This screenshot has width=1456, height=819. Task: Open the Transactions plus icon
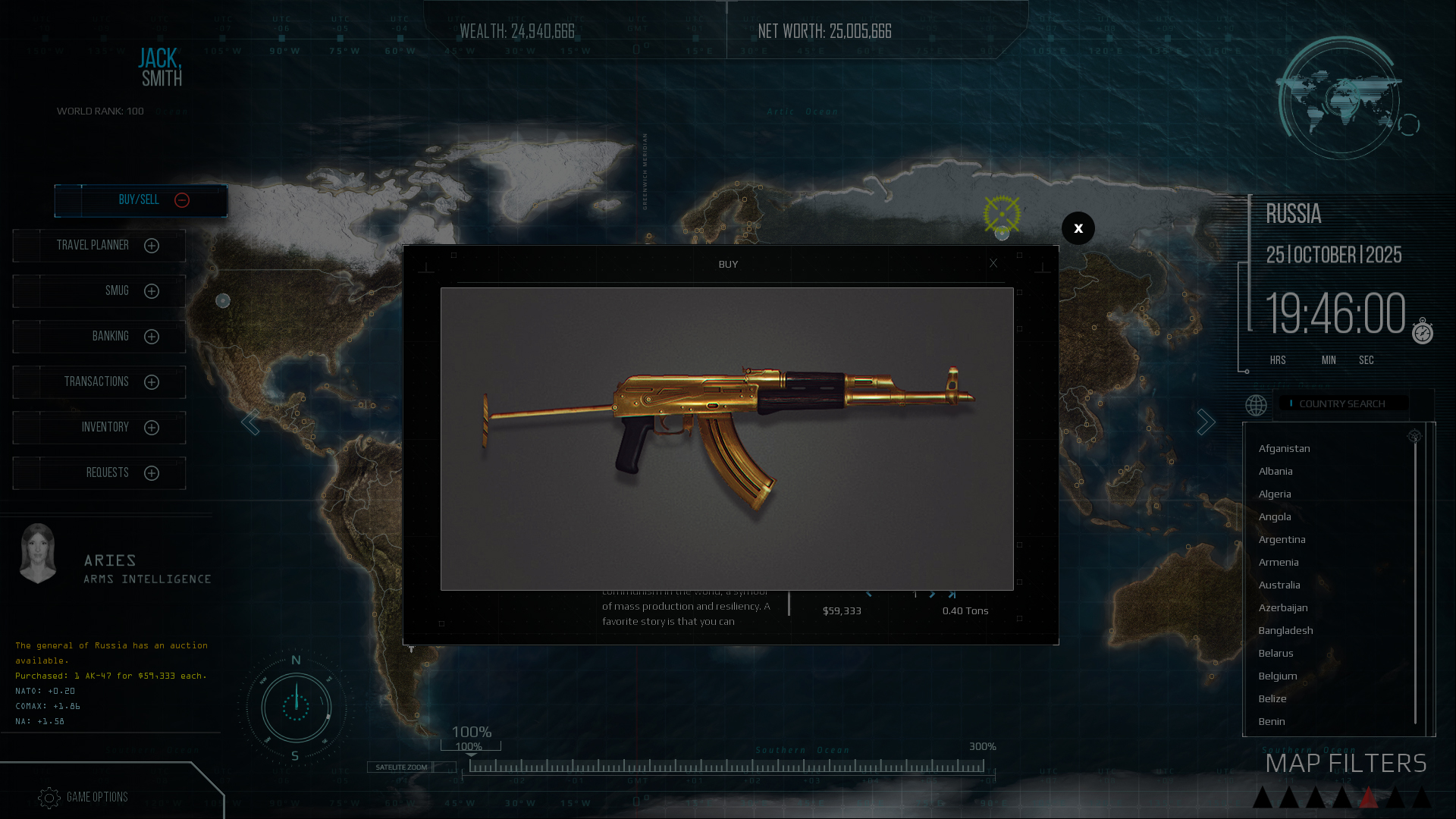point(152,382)
